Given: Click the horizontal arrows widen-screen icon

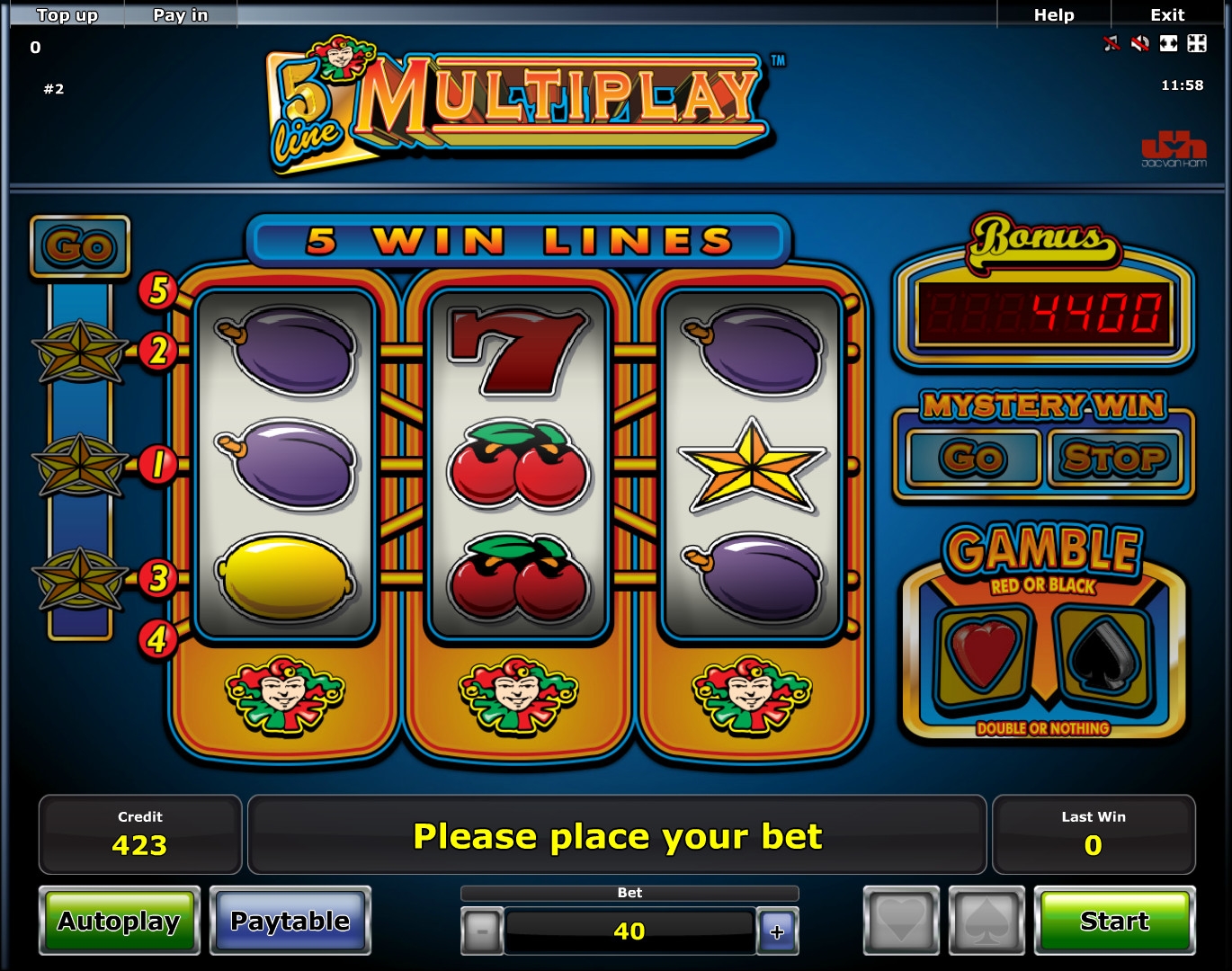Looking at the screenshot, I should pyautogui.click(x=1168, y=43).
